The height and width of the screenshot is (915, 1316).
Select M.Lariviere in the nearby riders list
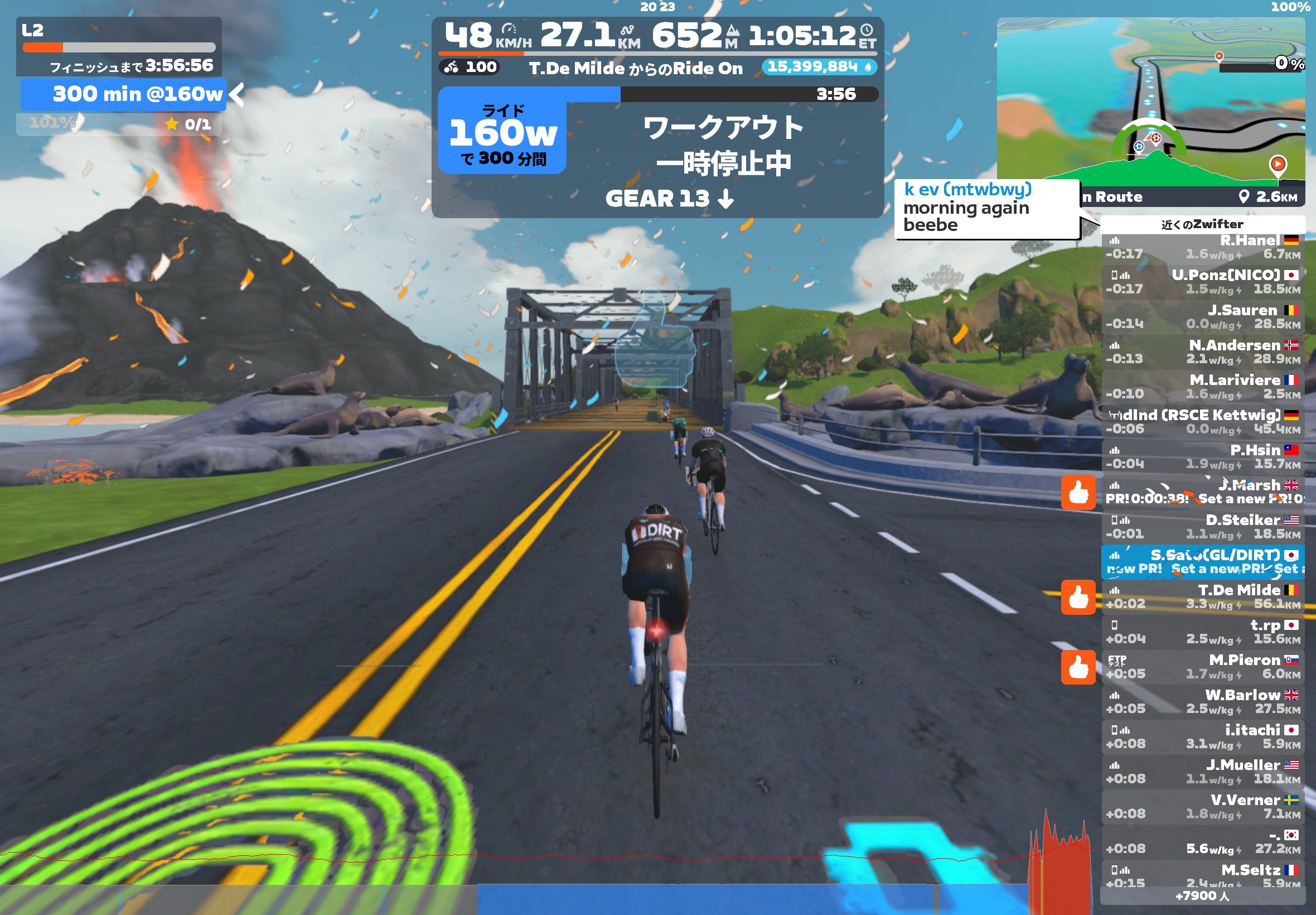[1202, 388]
